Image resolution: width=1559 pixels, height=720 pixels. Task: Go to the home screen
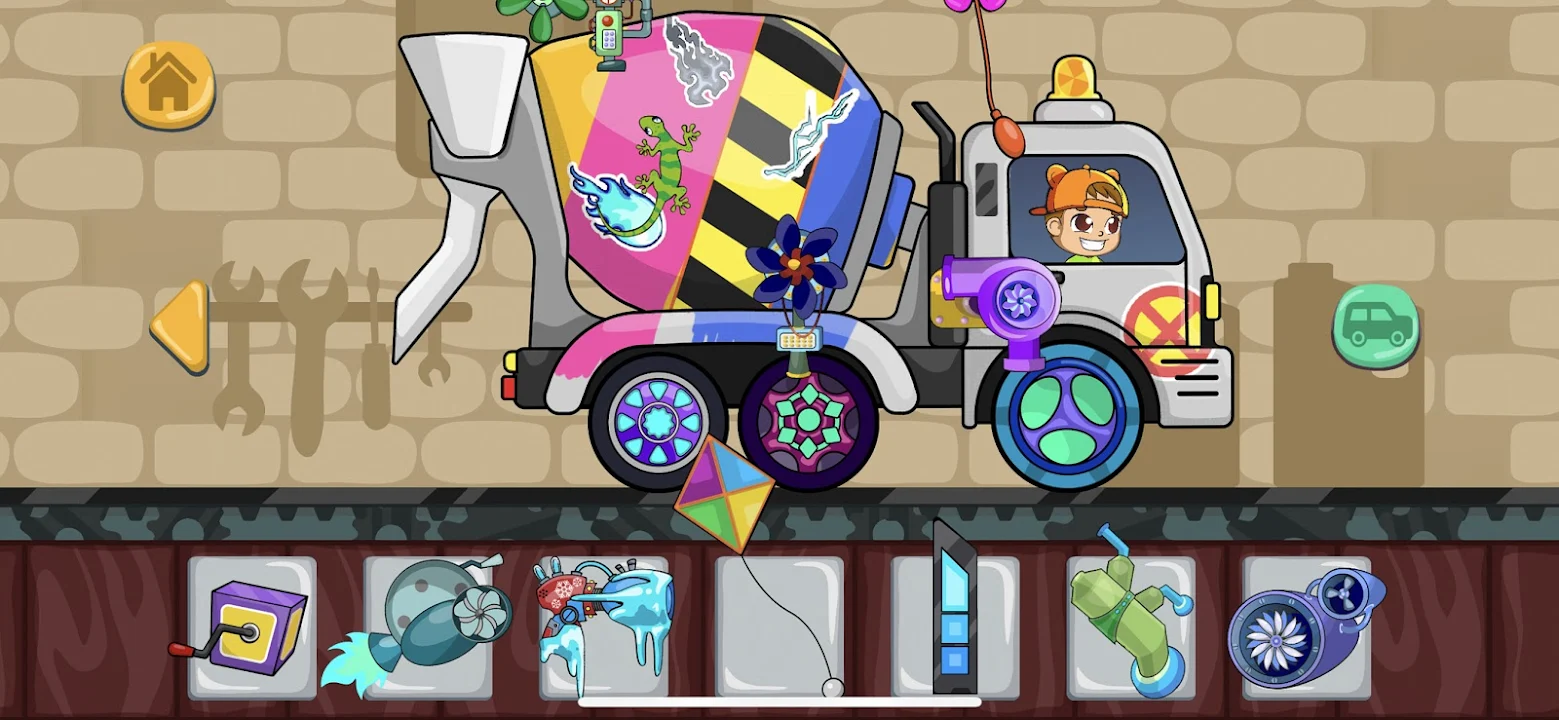(168, 84)
